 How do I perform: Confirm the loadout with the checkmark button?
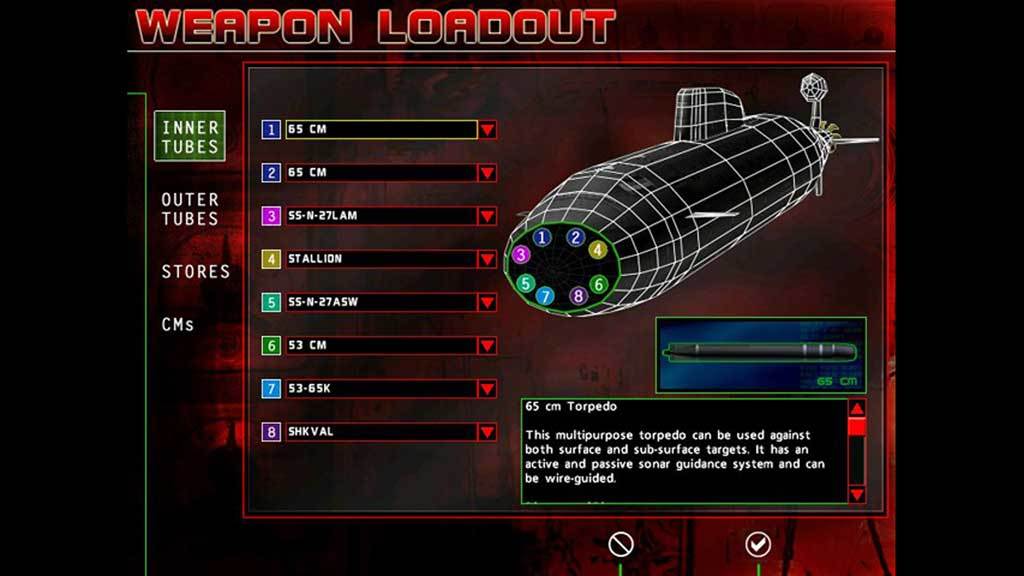(758, 544)
